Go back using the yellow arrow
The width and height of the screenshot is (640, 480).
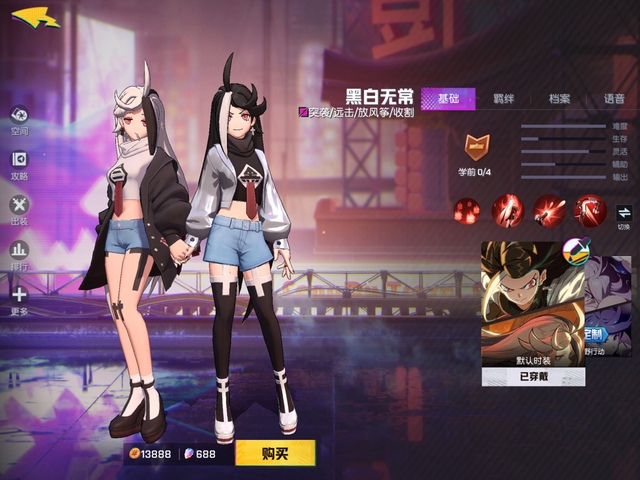[x=35, y=18]
